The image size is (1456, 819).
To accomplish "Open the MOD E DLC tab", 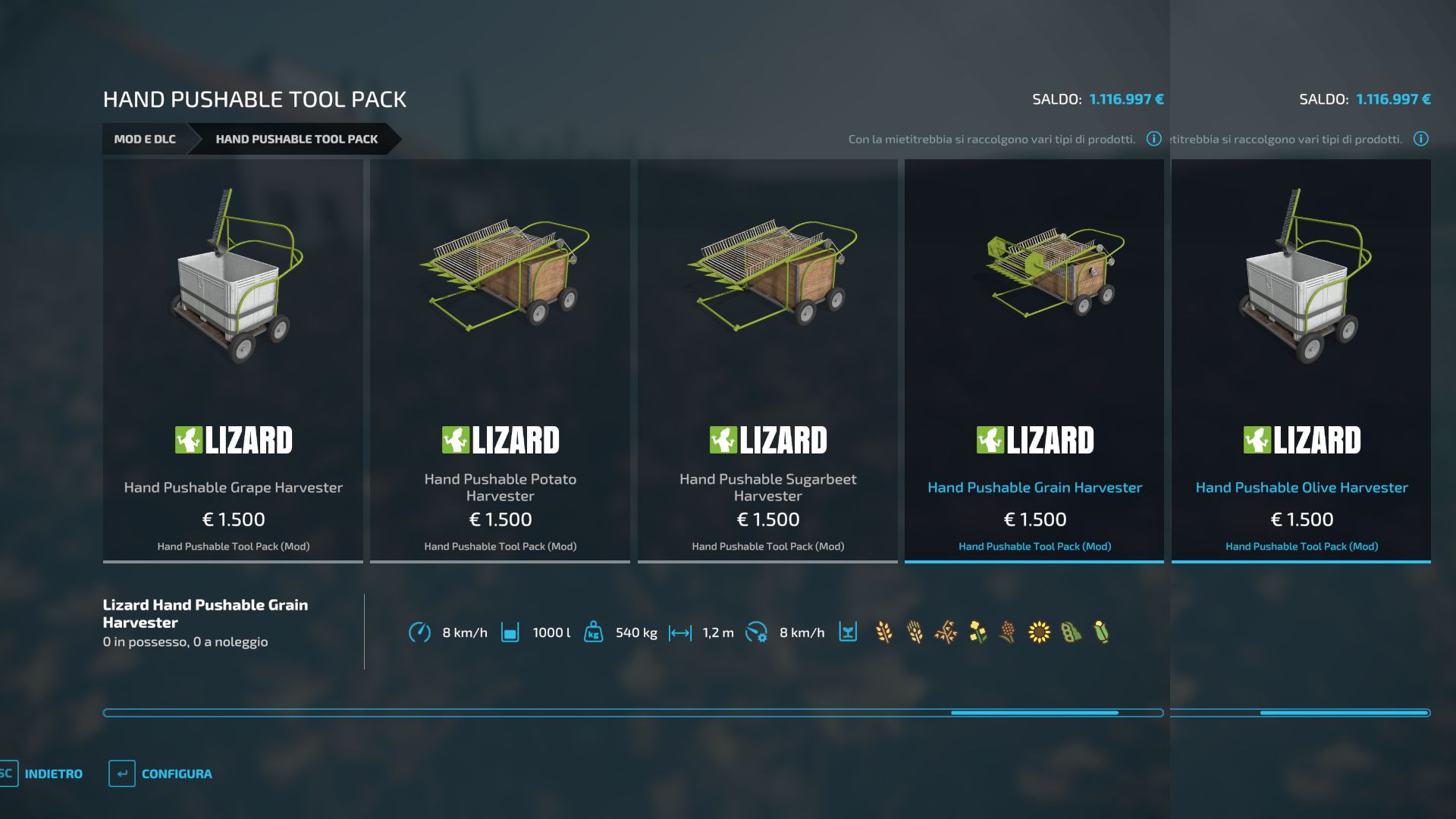I will [x=146, y=140].
